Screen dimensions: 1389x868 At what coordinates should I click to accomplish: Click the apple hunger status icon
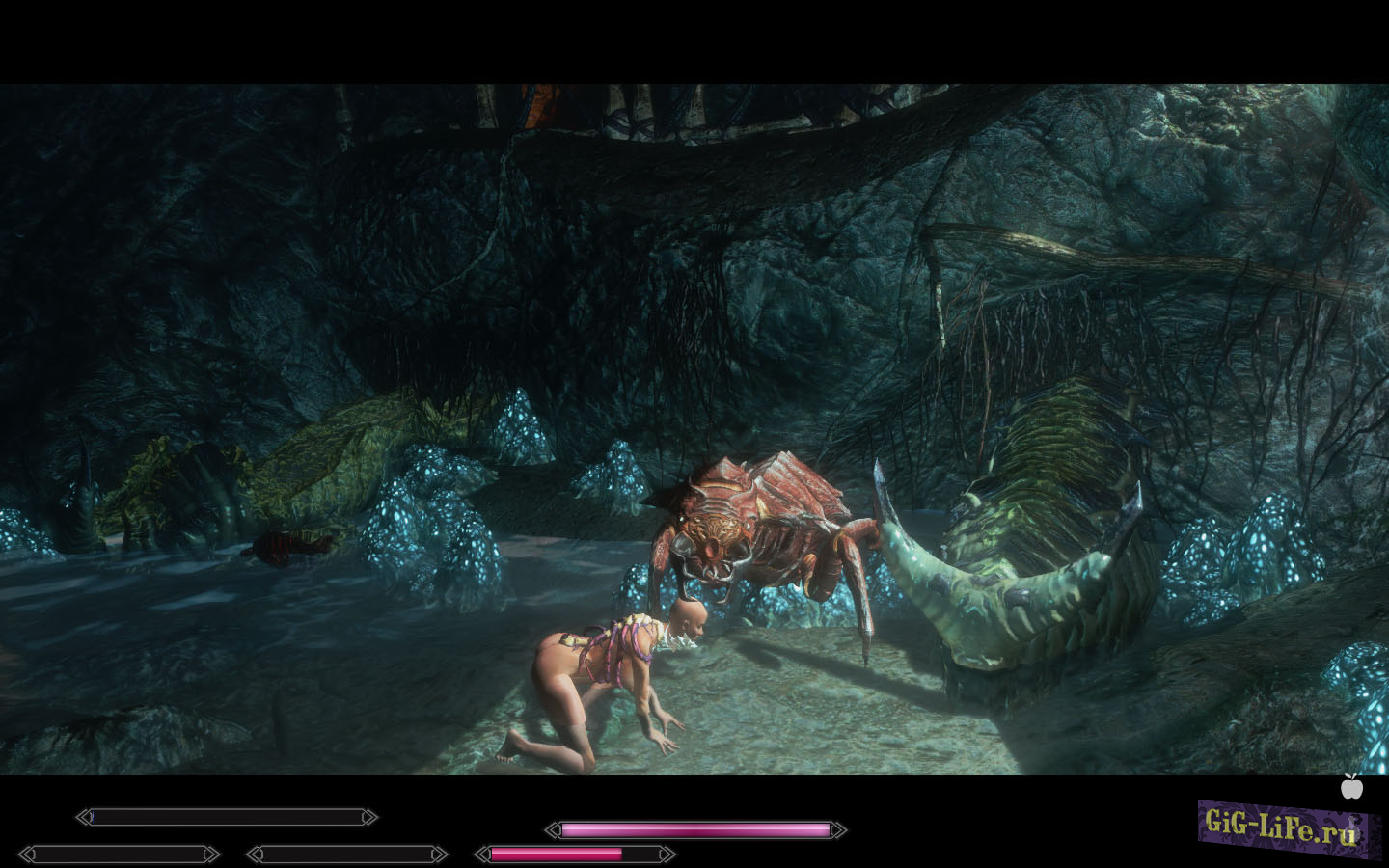click(x=1352, y=787)
